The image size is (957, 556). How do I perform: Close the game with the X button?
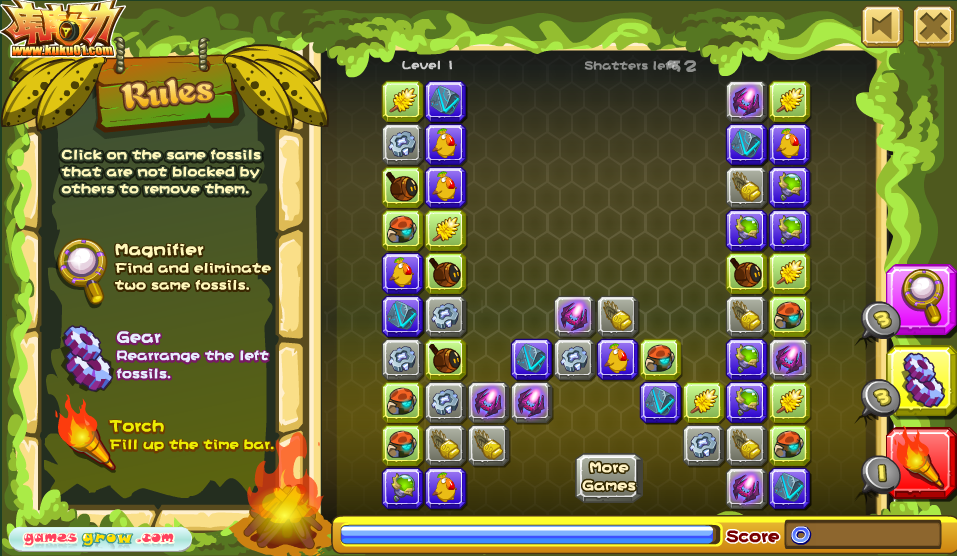[x=933, y=27]
